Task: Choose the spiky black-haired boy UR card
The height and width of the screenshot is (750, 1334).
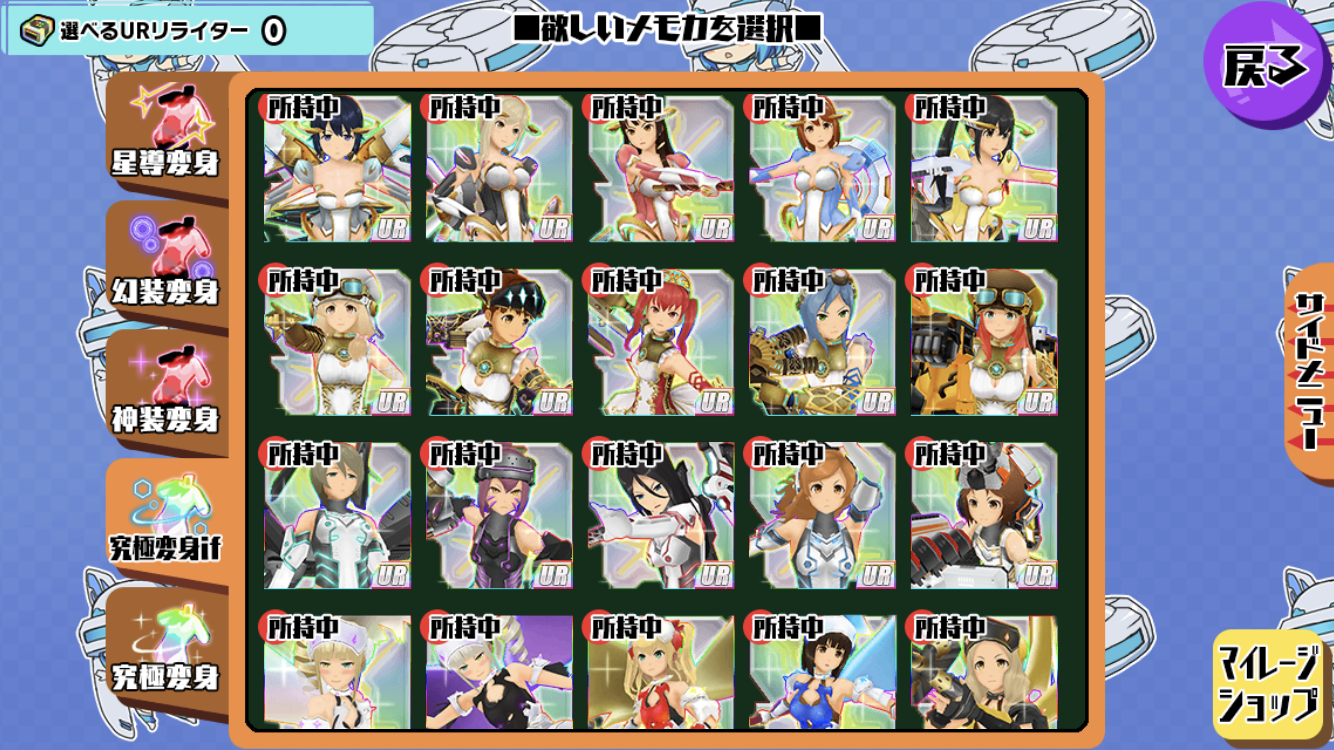Action: coord(499,341)
